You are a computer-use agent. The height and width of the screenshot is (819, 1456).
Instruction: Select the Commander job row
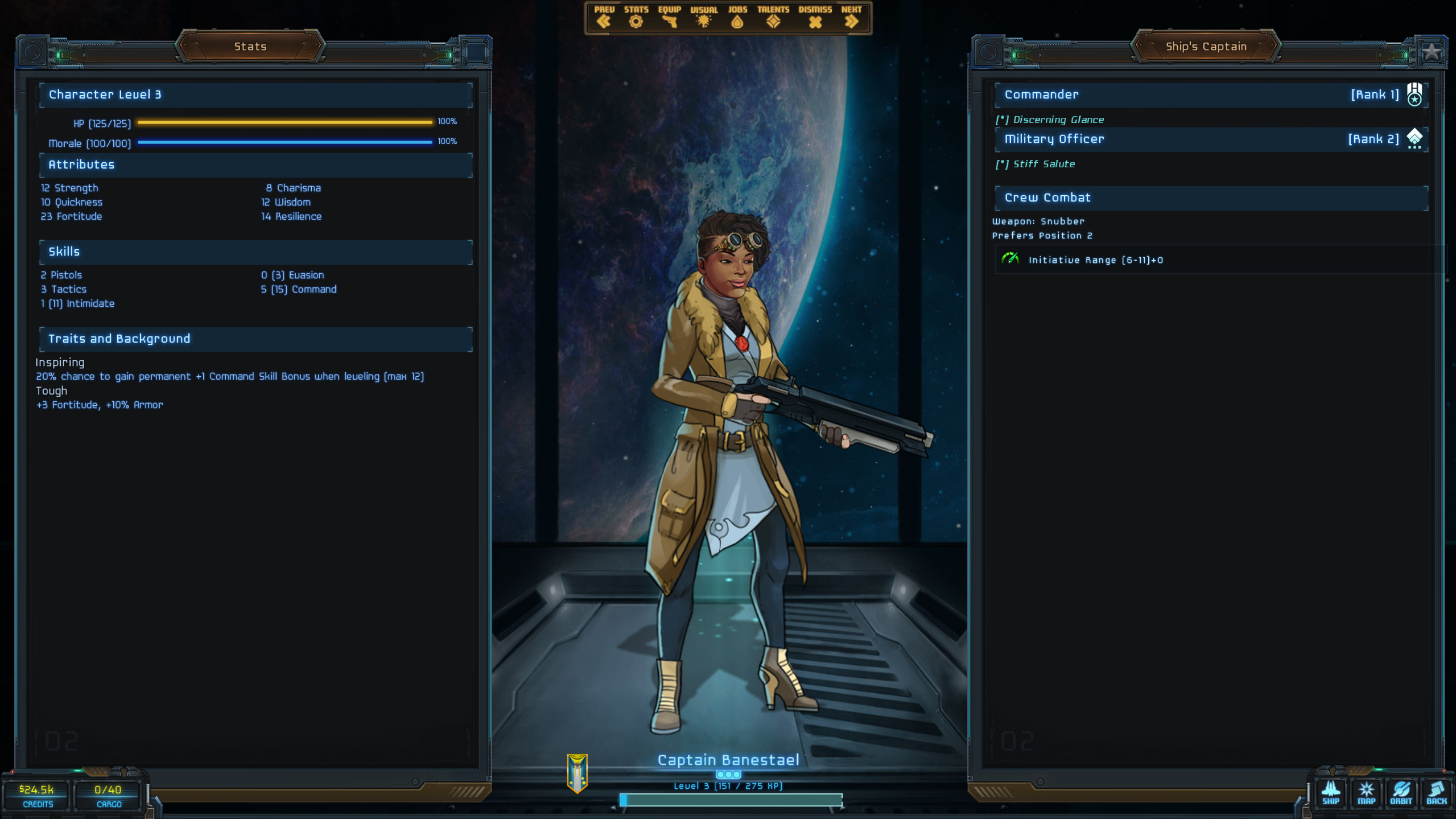(x=1211, y=95)
